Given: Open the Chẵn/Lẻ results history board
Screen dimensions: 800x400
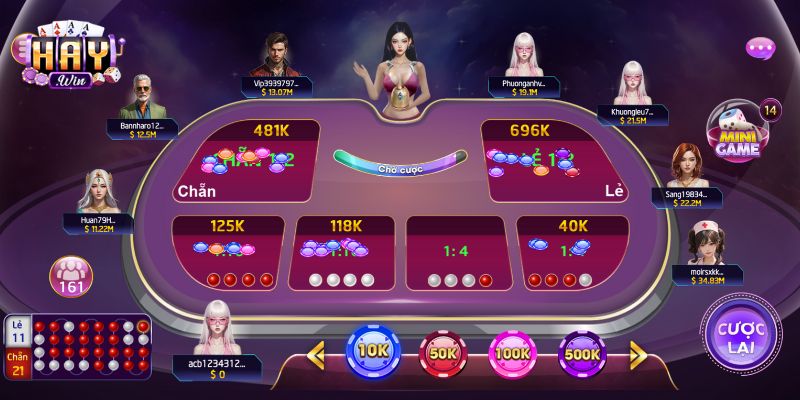Looking at the screenshot, I should click(x=78, y=348).
